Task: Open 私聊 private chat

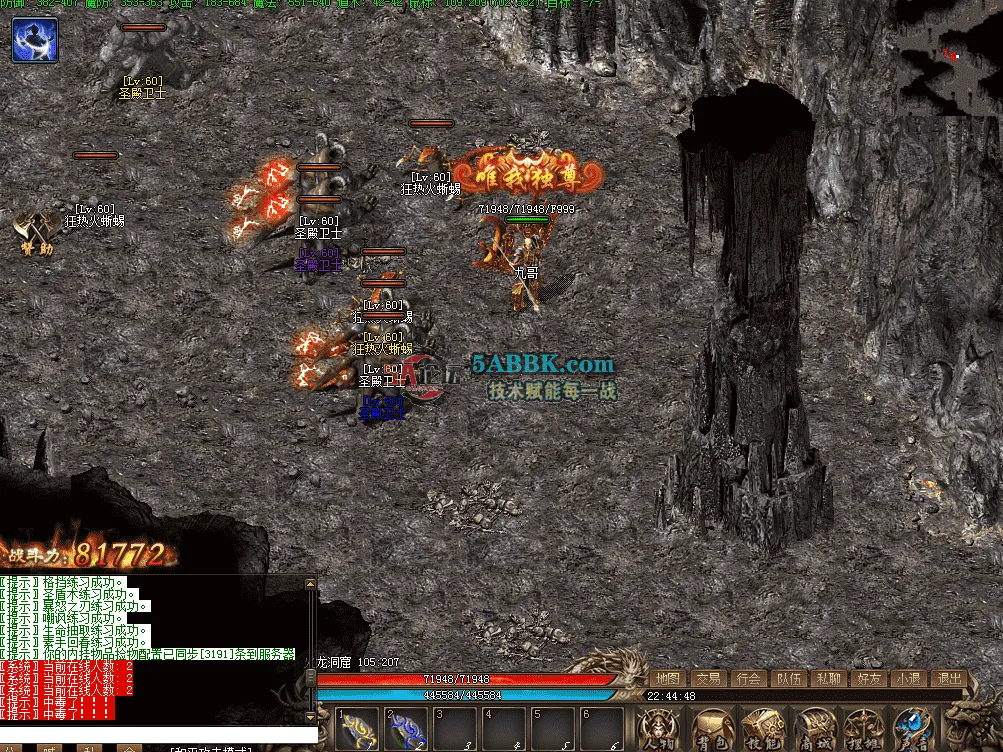Action: (x=828, y=679)
